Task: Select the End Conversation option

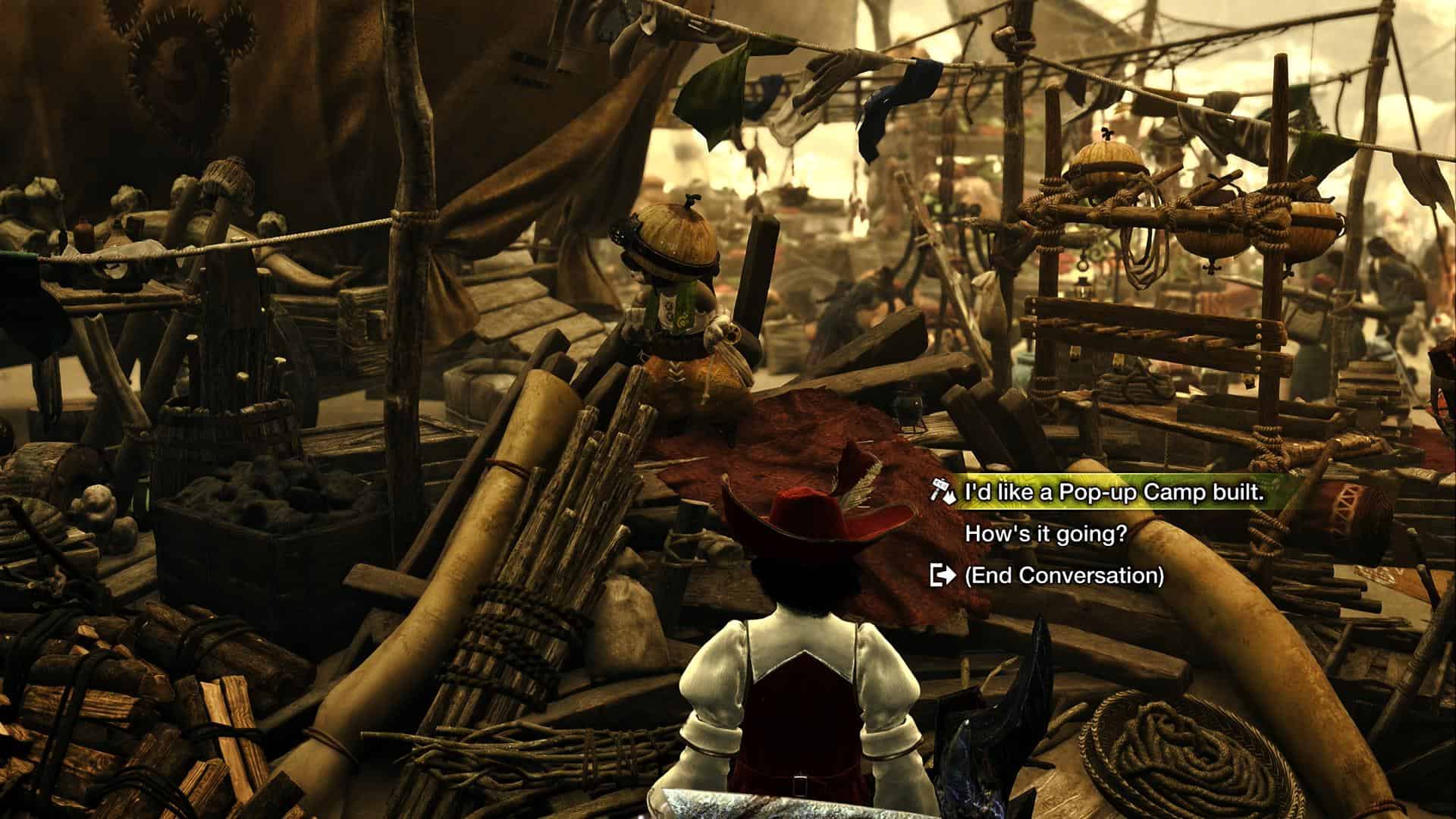Action: pyautogui.click(x=1063, y=576)
